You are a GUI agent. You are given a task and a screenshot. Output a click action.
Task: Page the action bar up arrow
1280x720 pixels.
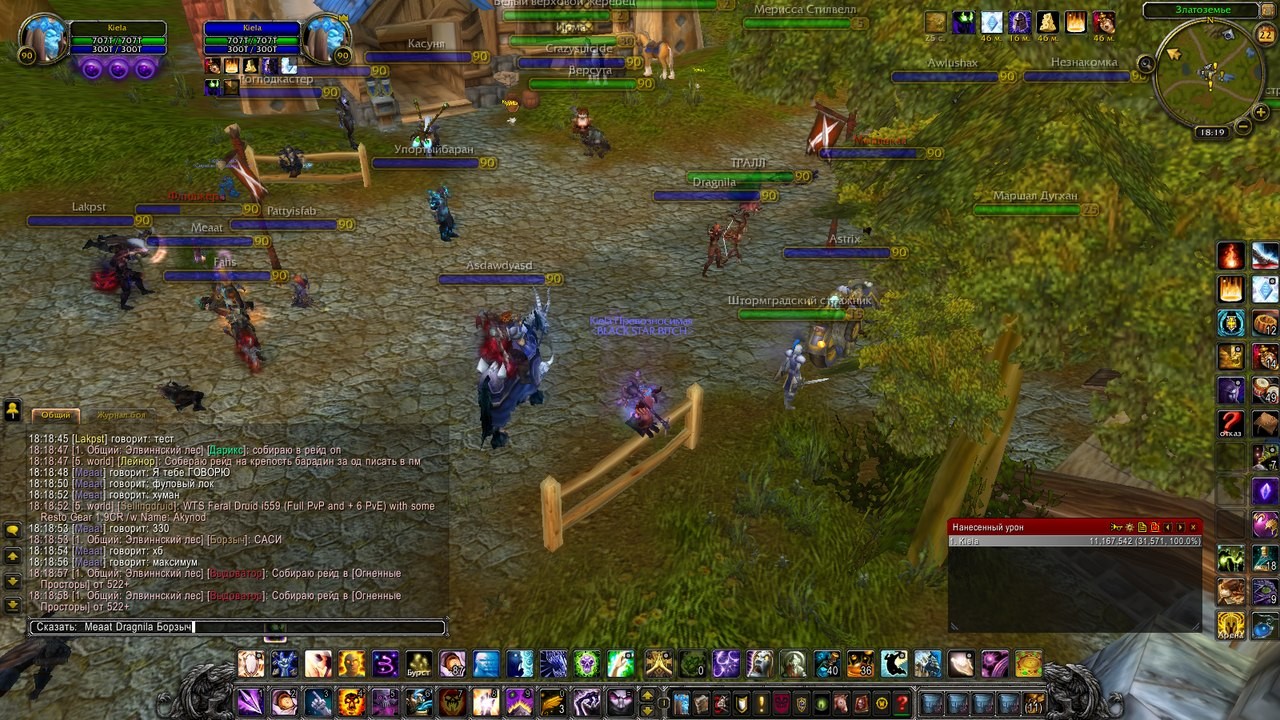[647, 695]
